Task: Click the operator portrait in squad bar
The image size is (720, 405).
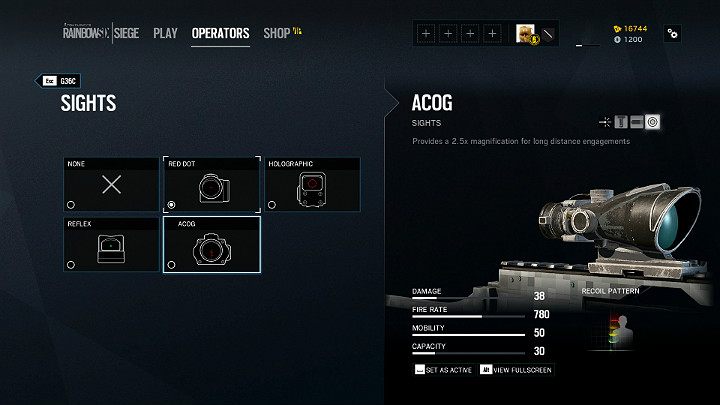Action: [x=524, y=34]
